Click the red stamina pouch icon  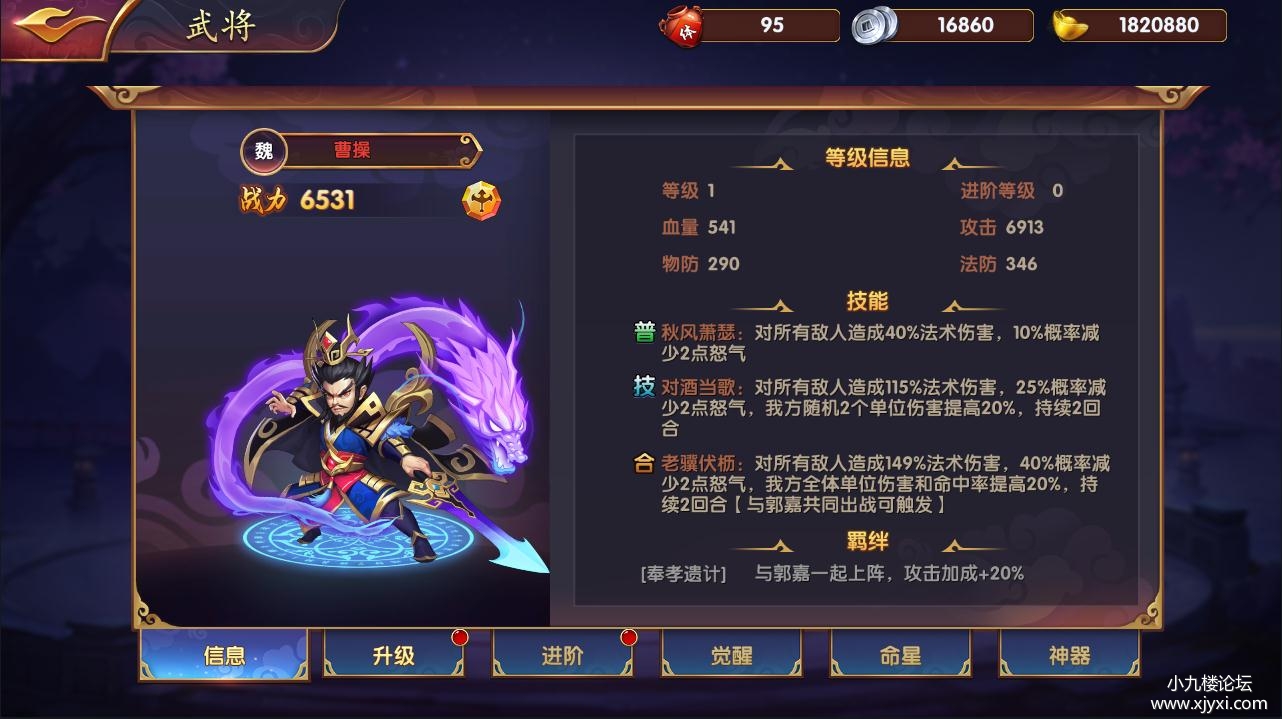685,26
